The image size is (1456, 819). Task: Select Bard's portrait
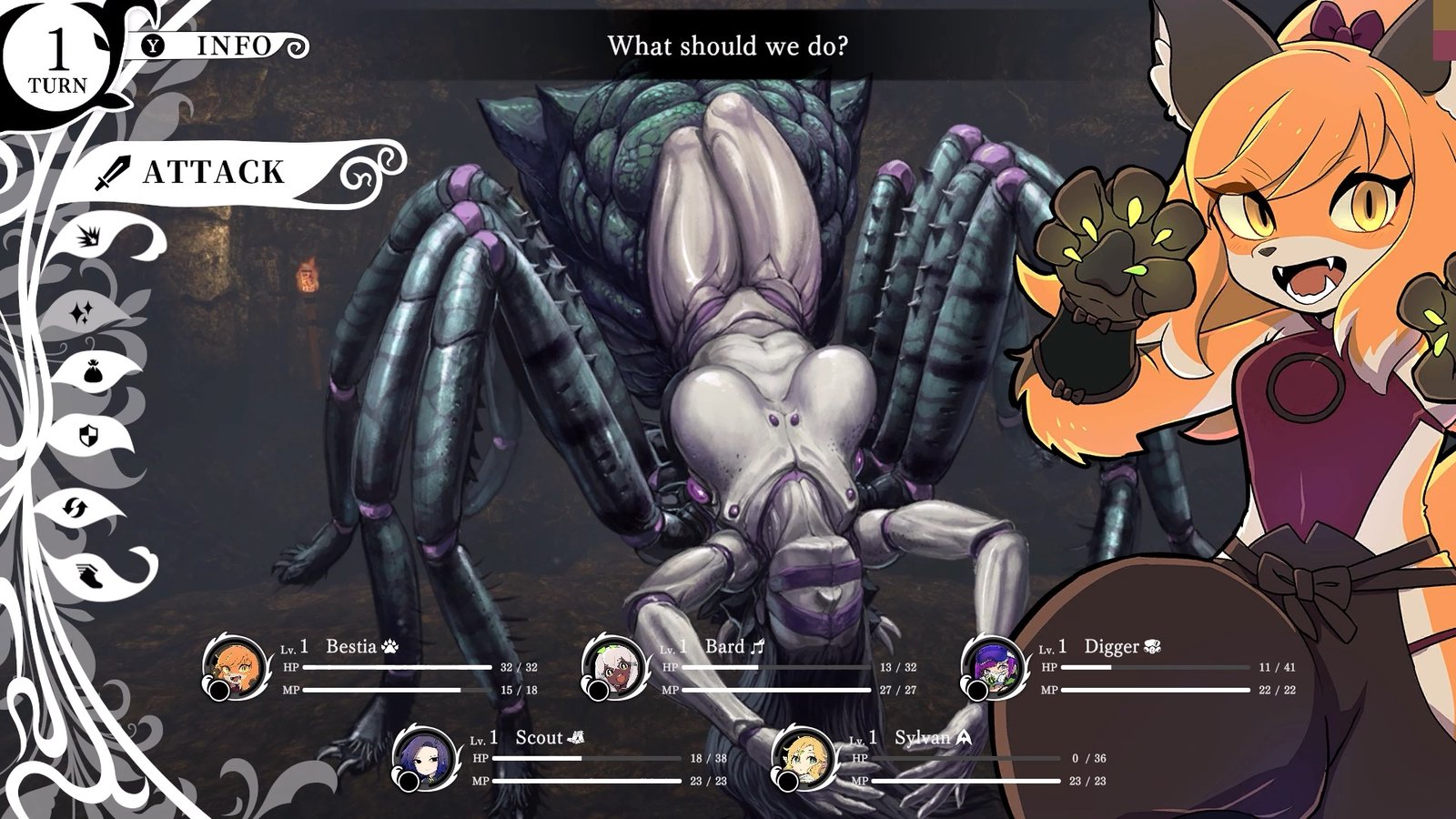coord(614,668)
